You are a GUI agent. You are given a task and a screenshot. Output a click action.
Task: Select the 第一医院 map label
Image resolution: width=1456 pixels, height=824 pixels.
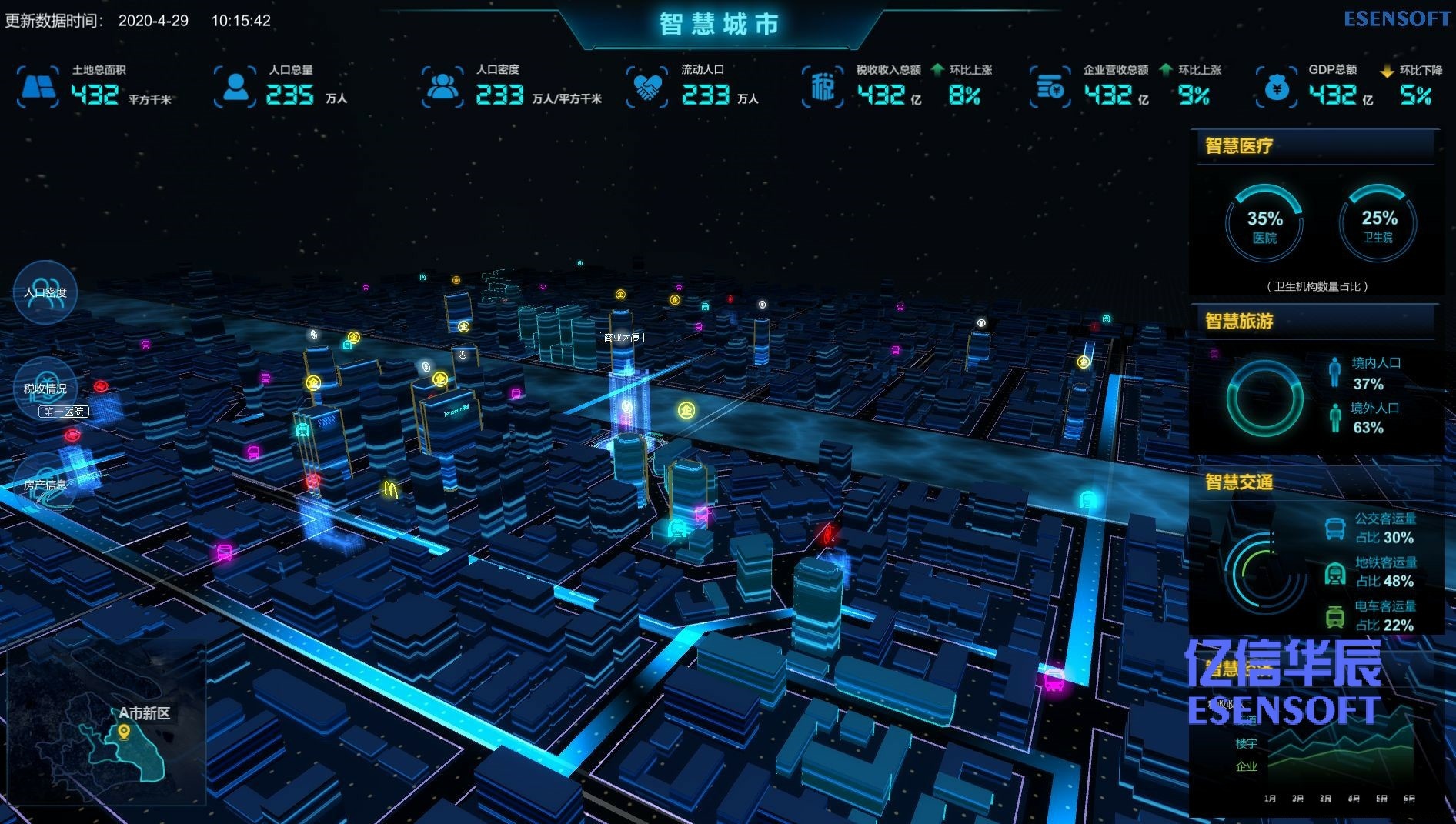point(64,412)
